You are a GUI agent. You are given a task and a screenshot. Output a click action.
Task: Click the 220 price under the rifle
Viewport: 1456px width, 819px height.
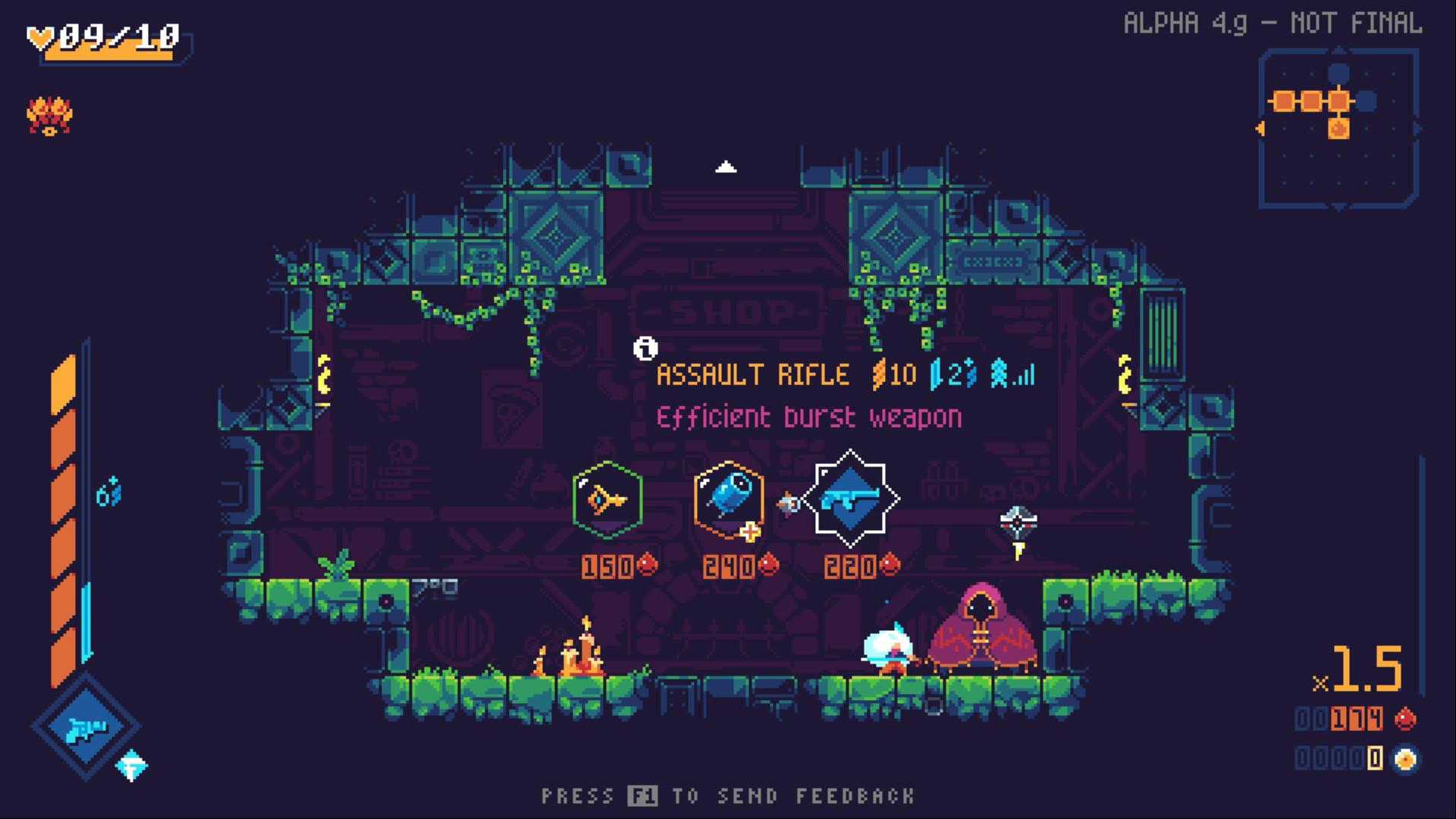click(848, 565)
